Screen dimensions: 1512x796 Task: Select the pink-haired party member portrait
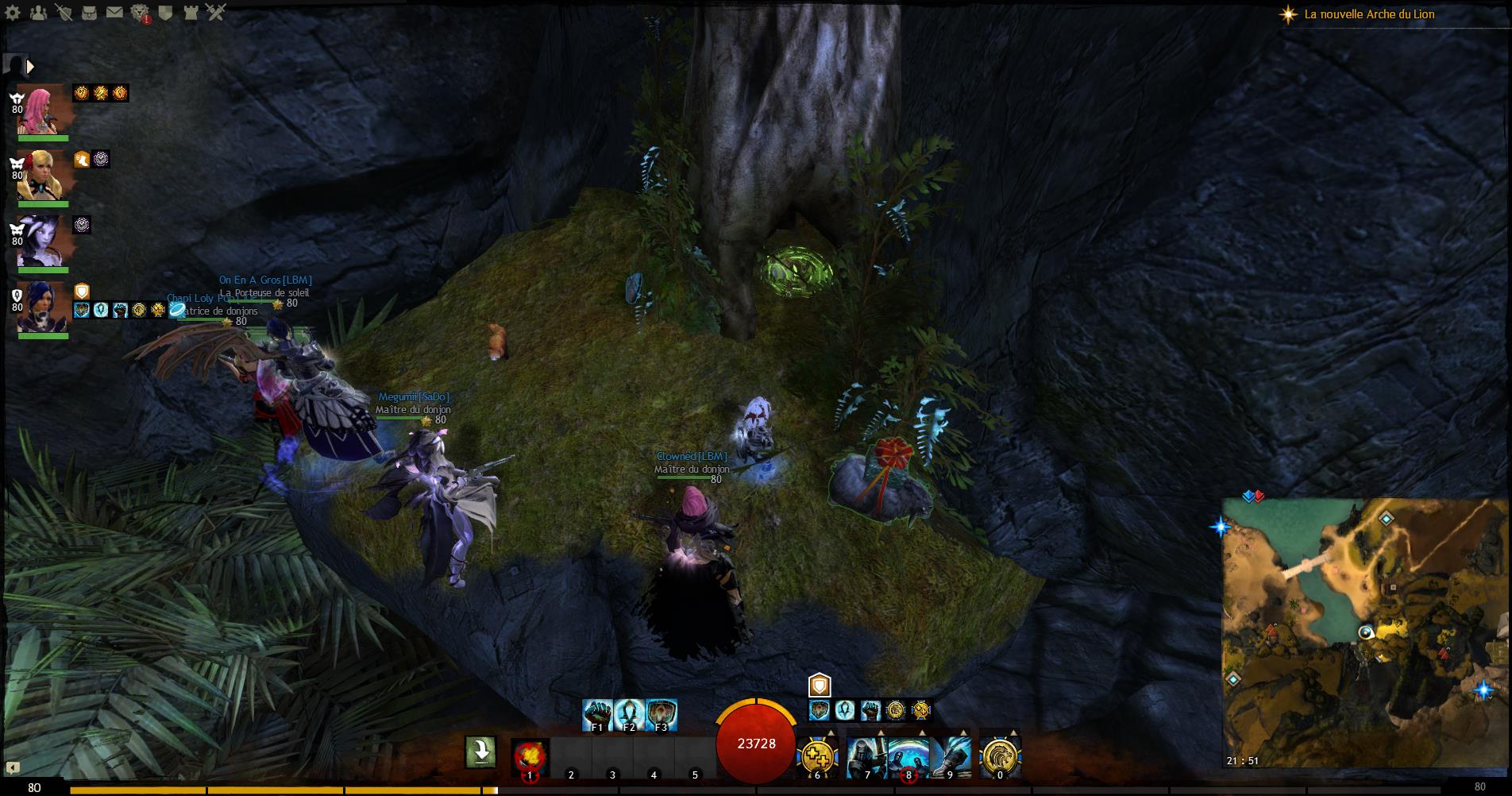(40, 110)
